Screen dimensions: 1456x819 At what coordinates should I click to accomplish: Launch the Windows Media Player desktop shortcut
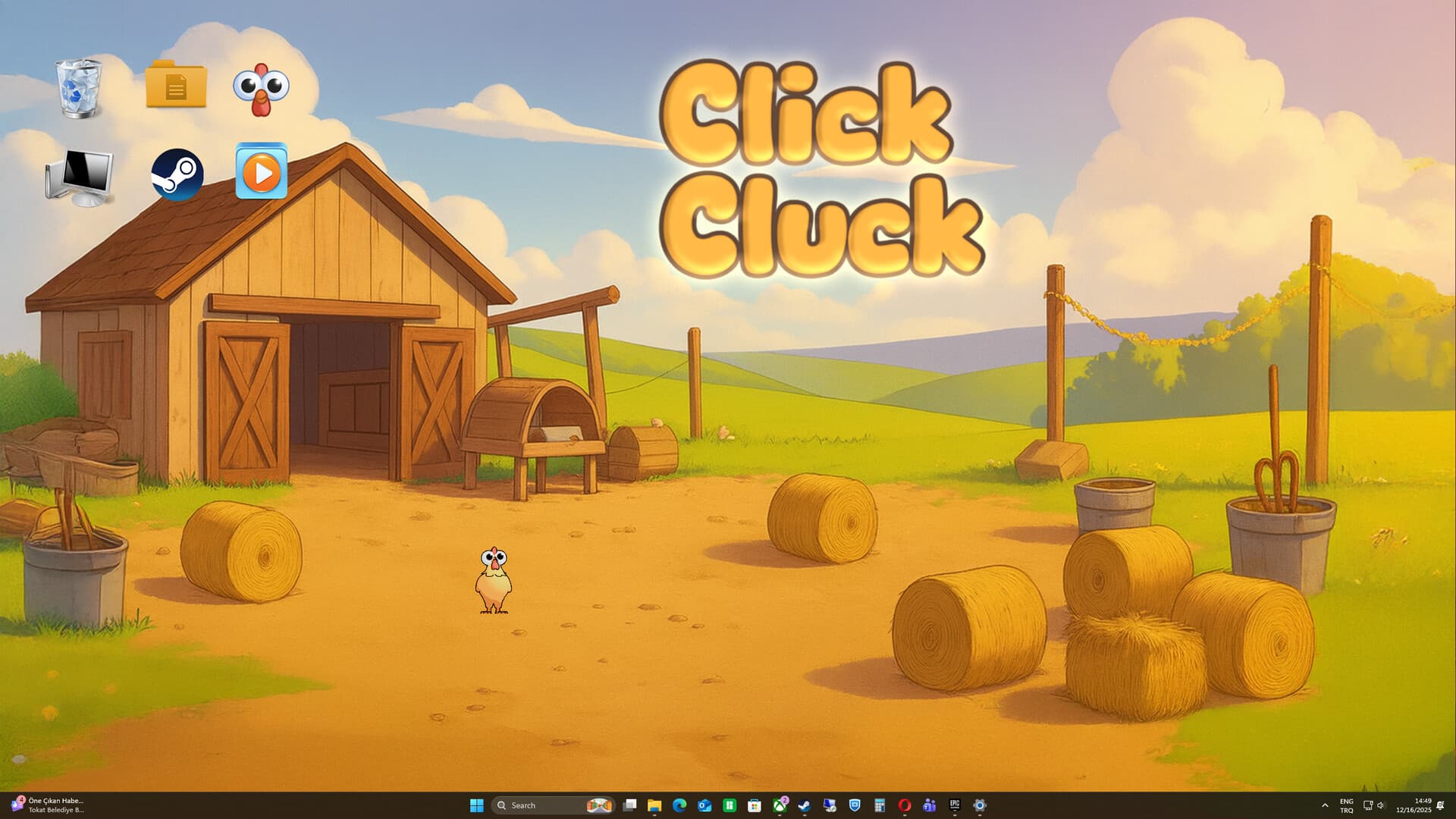(262, 173)
